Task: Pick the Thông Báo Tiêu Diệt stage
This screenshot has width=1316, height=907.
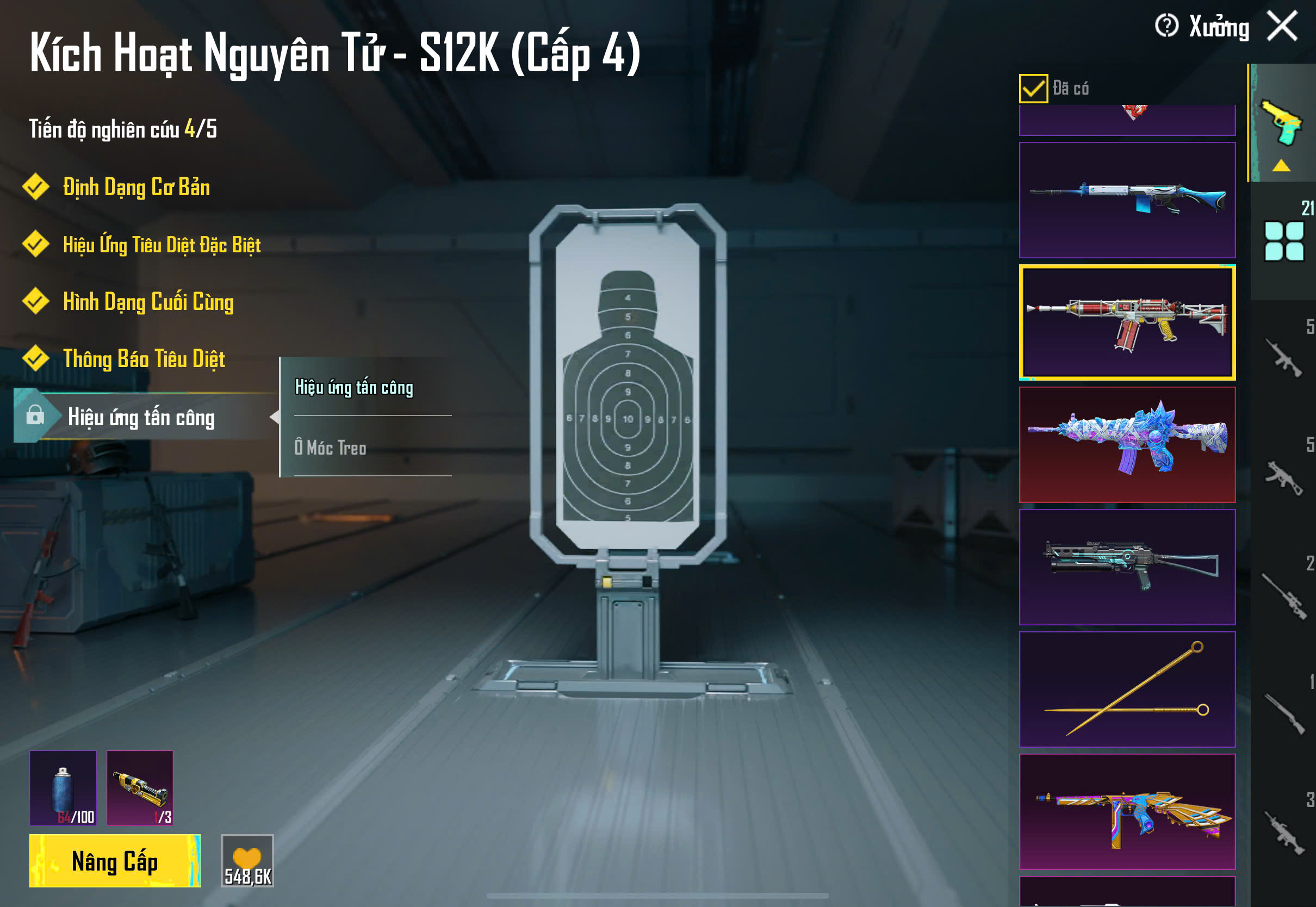Action: pyautogui.click(x=144, y=359)
